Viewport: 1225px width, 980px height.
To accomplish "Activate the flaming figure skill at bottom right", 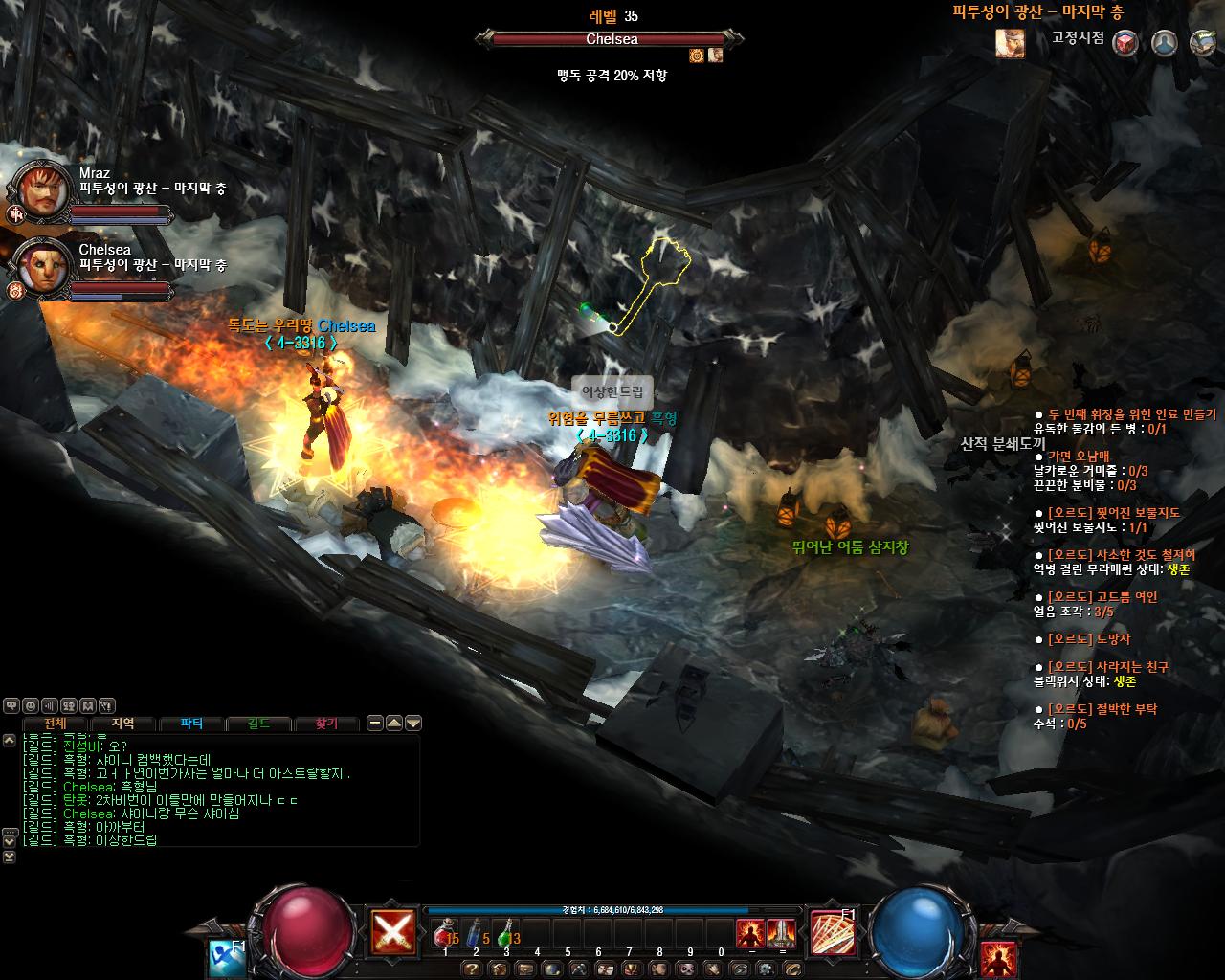I will [999, 958].
